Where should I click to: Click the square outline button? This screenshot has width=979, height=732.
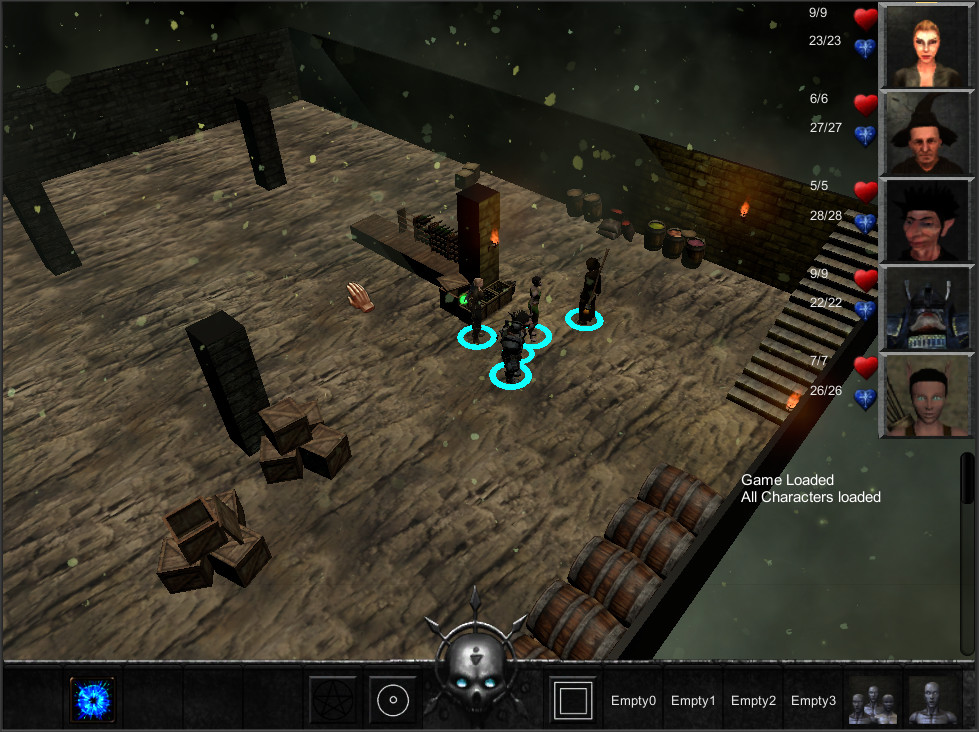click(573, 700)
